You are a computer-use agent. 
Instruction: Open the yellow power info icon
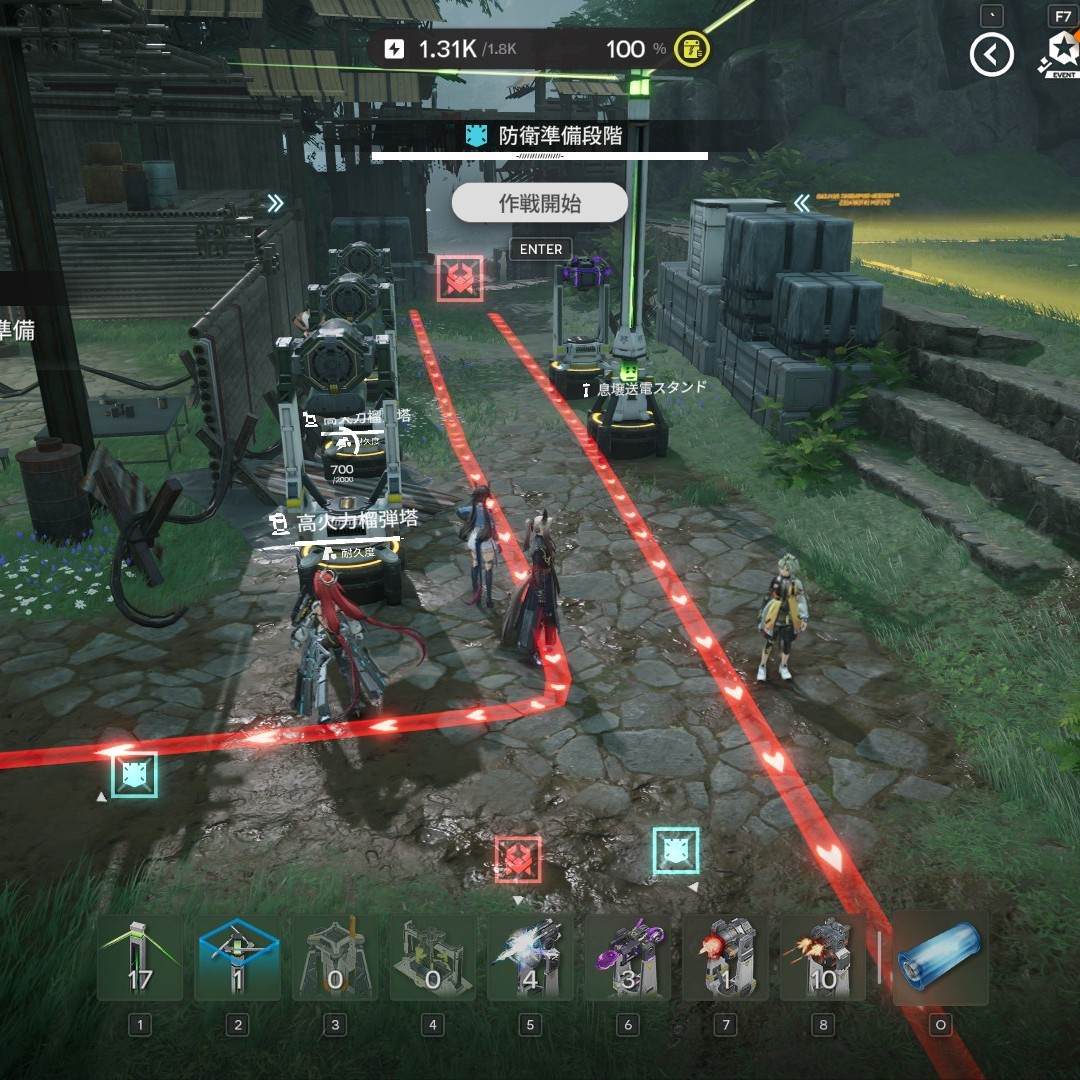tap(691, 49)
